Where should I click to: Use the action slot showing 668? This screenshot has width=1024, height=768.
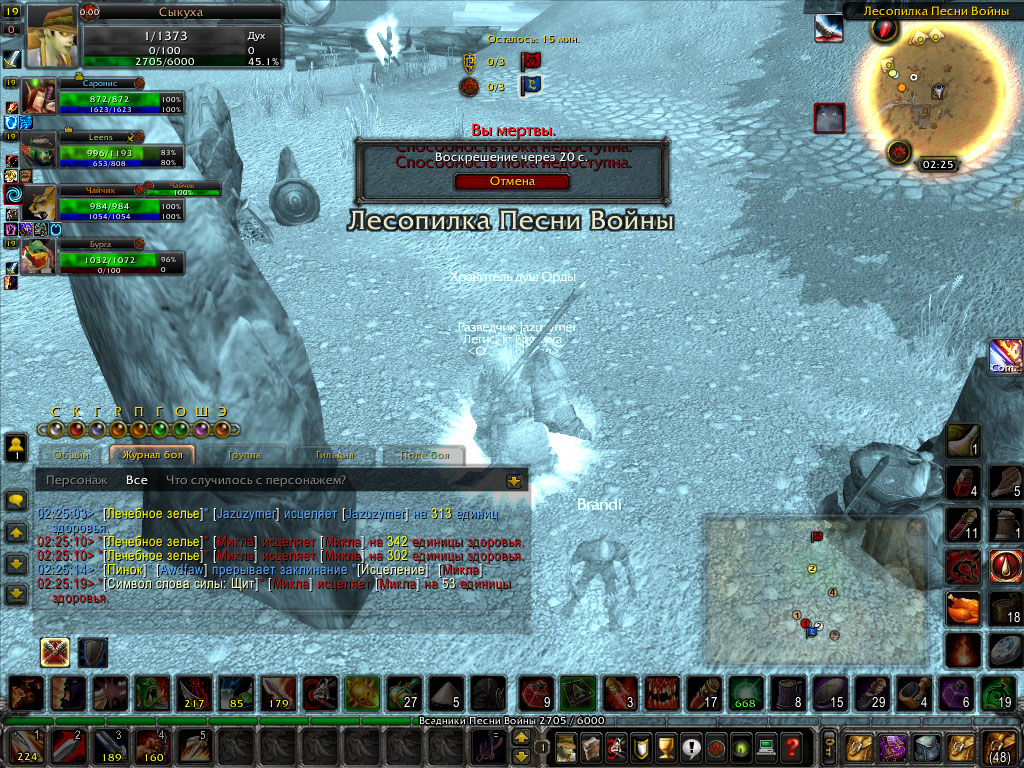tap(745, 691)
